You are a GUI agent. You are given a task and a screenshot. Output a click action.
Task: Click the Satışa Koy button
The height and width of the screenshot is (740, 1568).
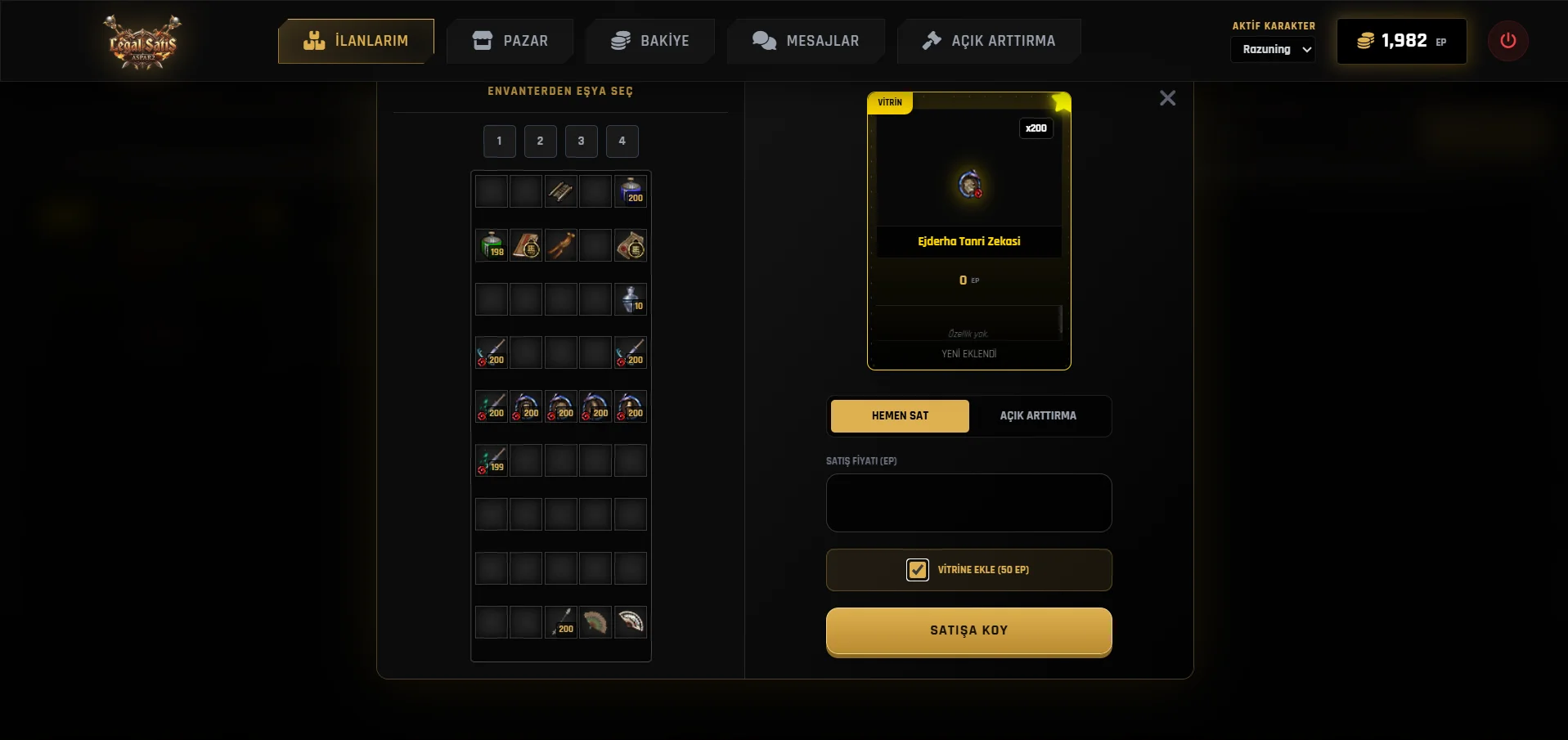tap(968, 630)
